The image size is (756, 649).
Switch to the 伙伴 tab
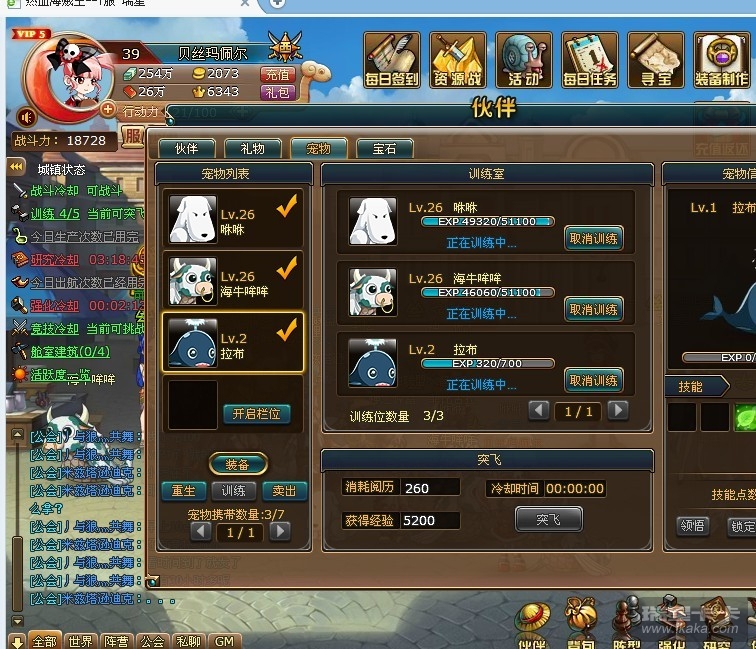pyautogui.click(x=187, y=149)
